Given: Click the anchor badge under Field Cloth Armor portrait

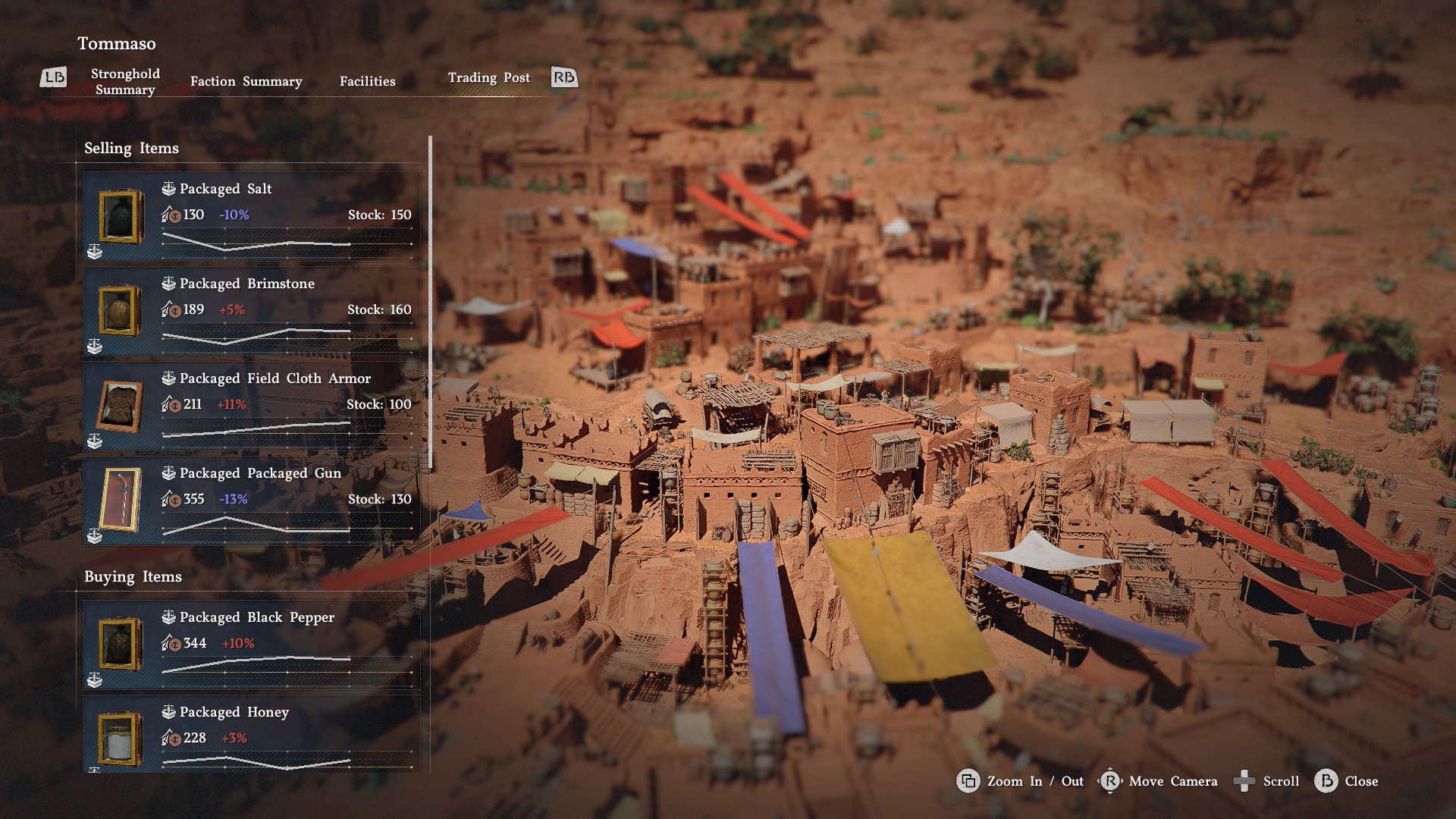Looking at the screenshot, I should point(94,442).
